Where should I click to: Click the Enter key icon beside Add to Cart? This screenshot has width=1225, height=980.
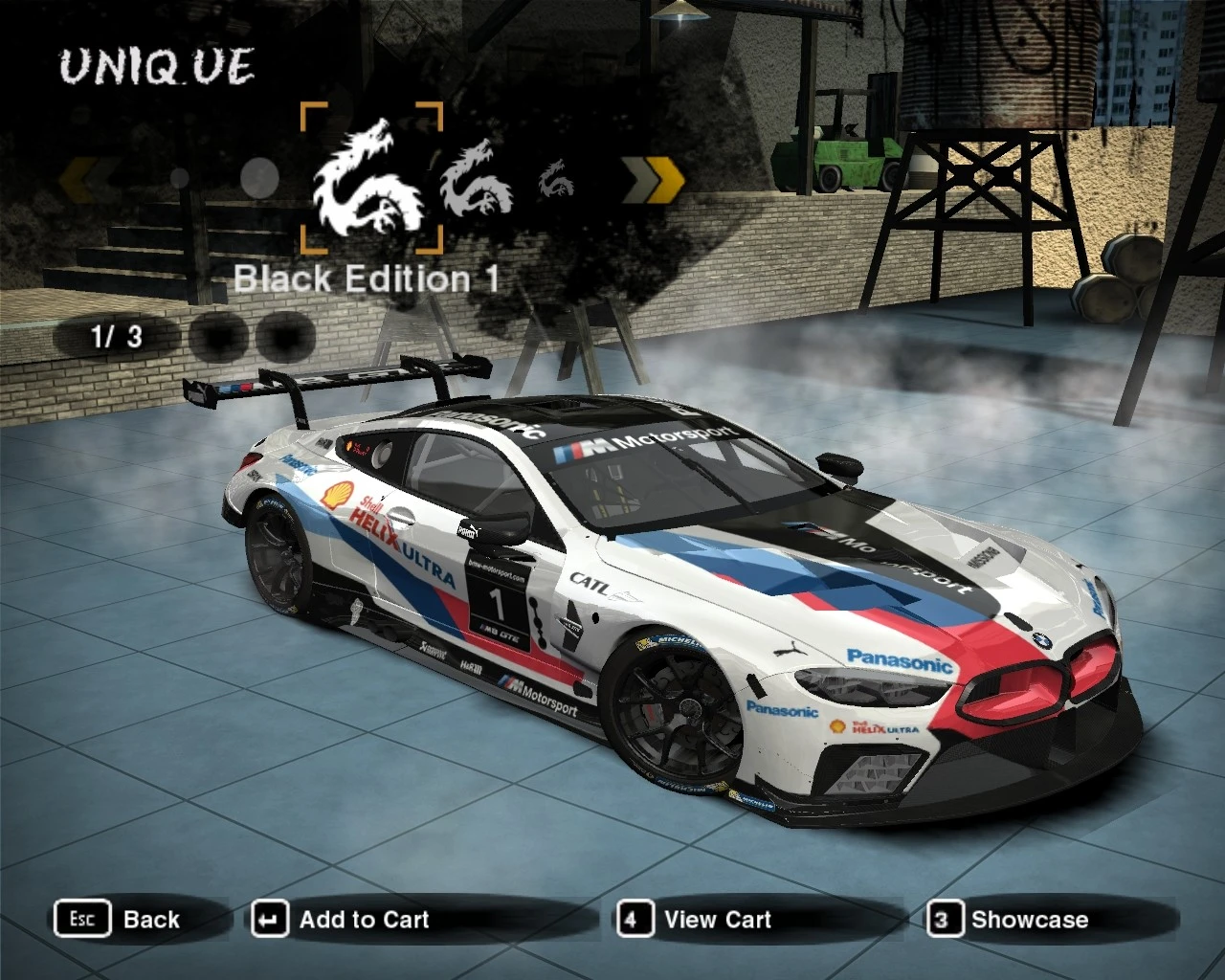tap(269, 919)
